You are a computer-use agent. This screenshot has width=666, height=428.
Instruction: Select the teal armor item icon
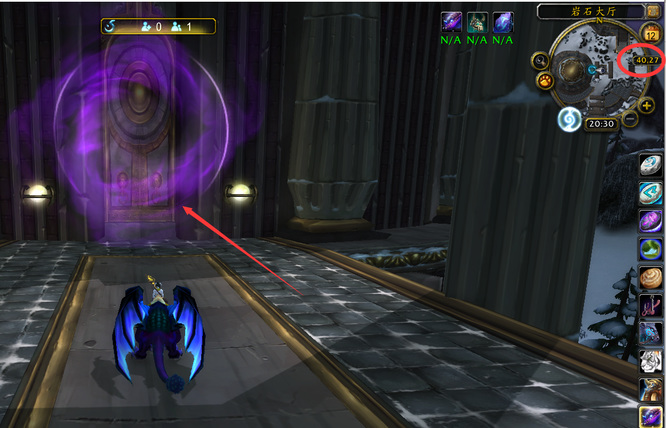coord(478,23)
